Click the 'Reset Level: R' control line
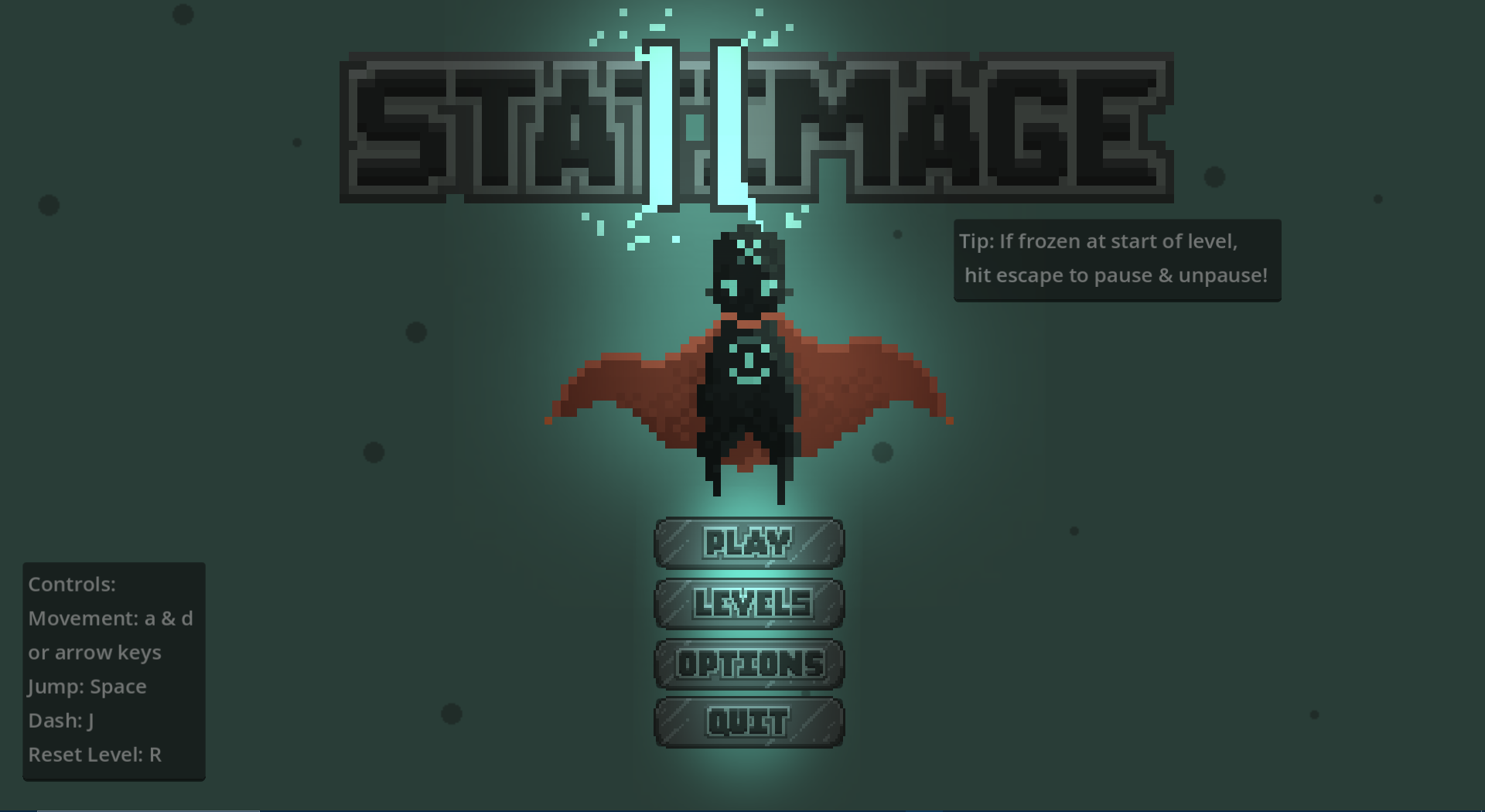 coord(94,755)
